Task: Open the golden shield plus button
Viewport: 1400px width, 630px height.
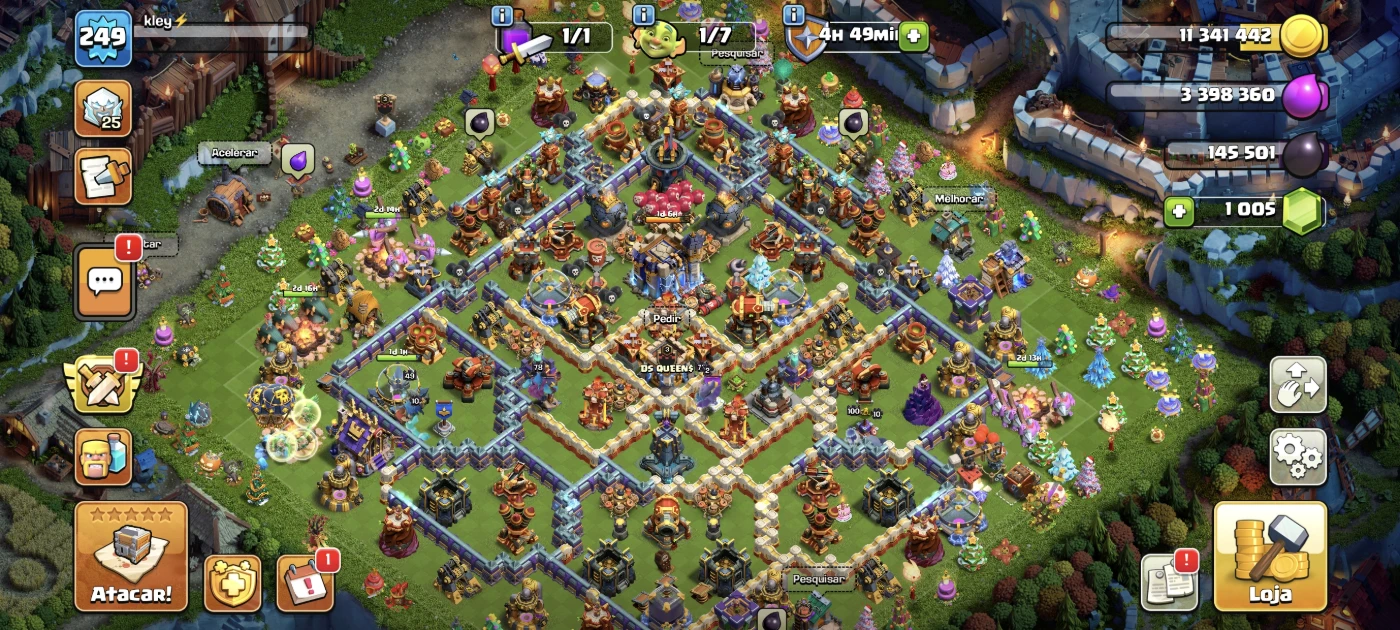Action: point(233,583)
